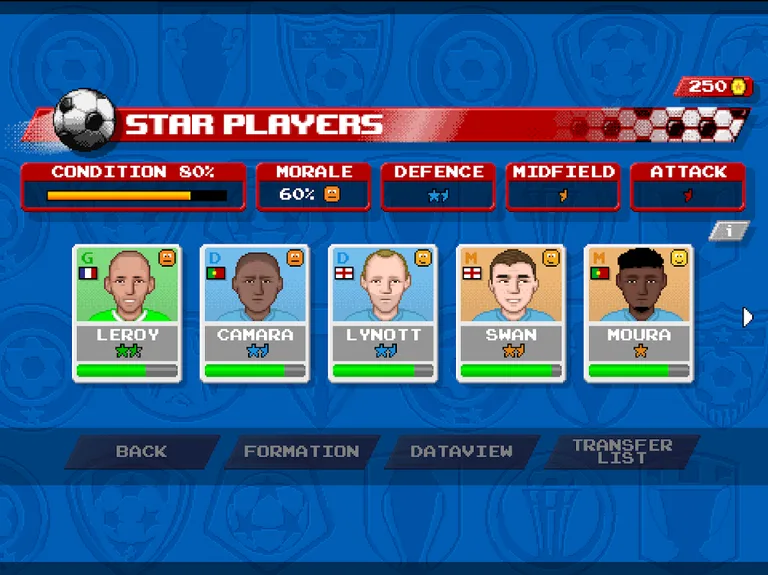The image size is (768, 575).
Task: Select the Attack rating panel
Action: [x=688, y=186]
